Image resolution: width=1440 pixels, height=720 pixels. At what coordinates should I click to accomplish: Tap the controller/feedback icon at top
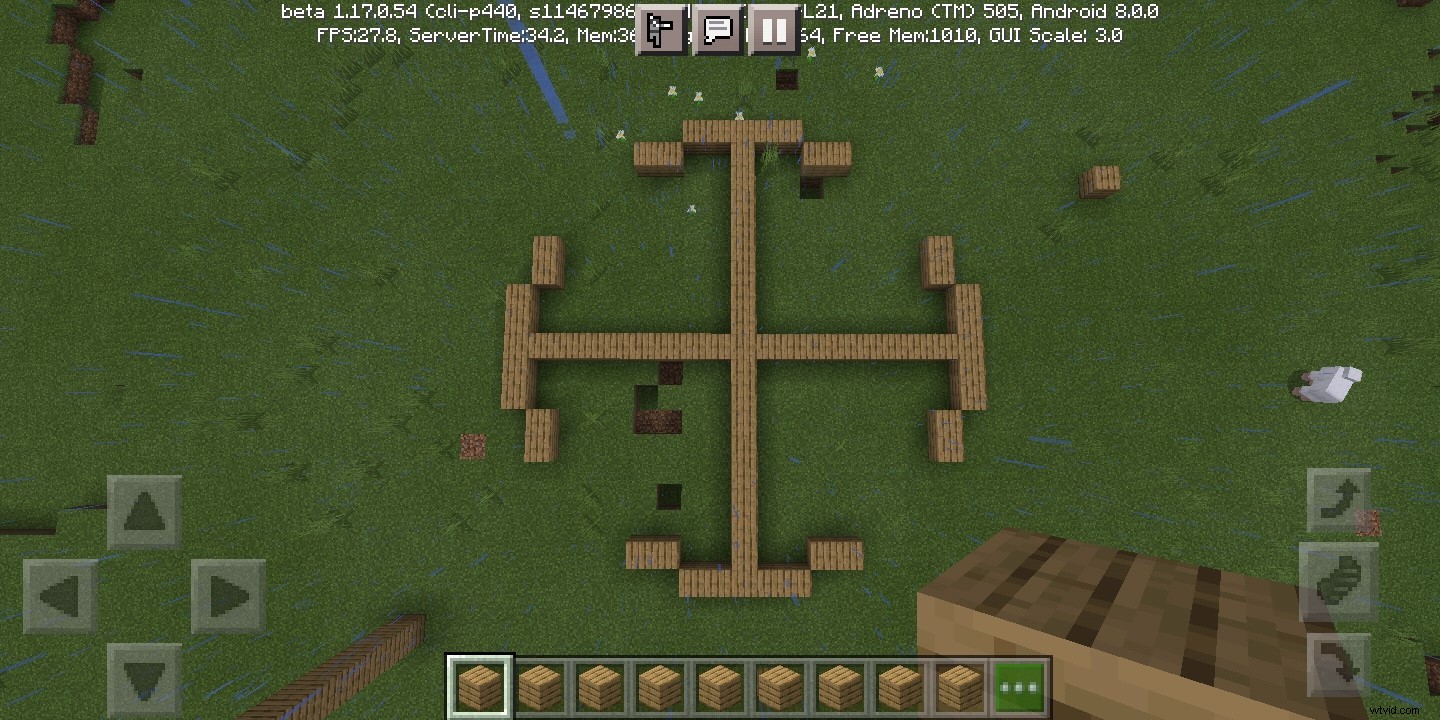pyautogui.click(x=660, y=30)
